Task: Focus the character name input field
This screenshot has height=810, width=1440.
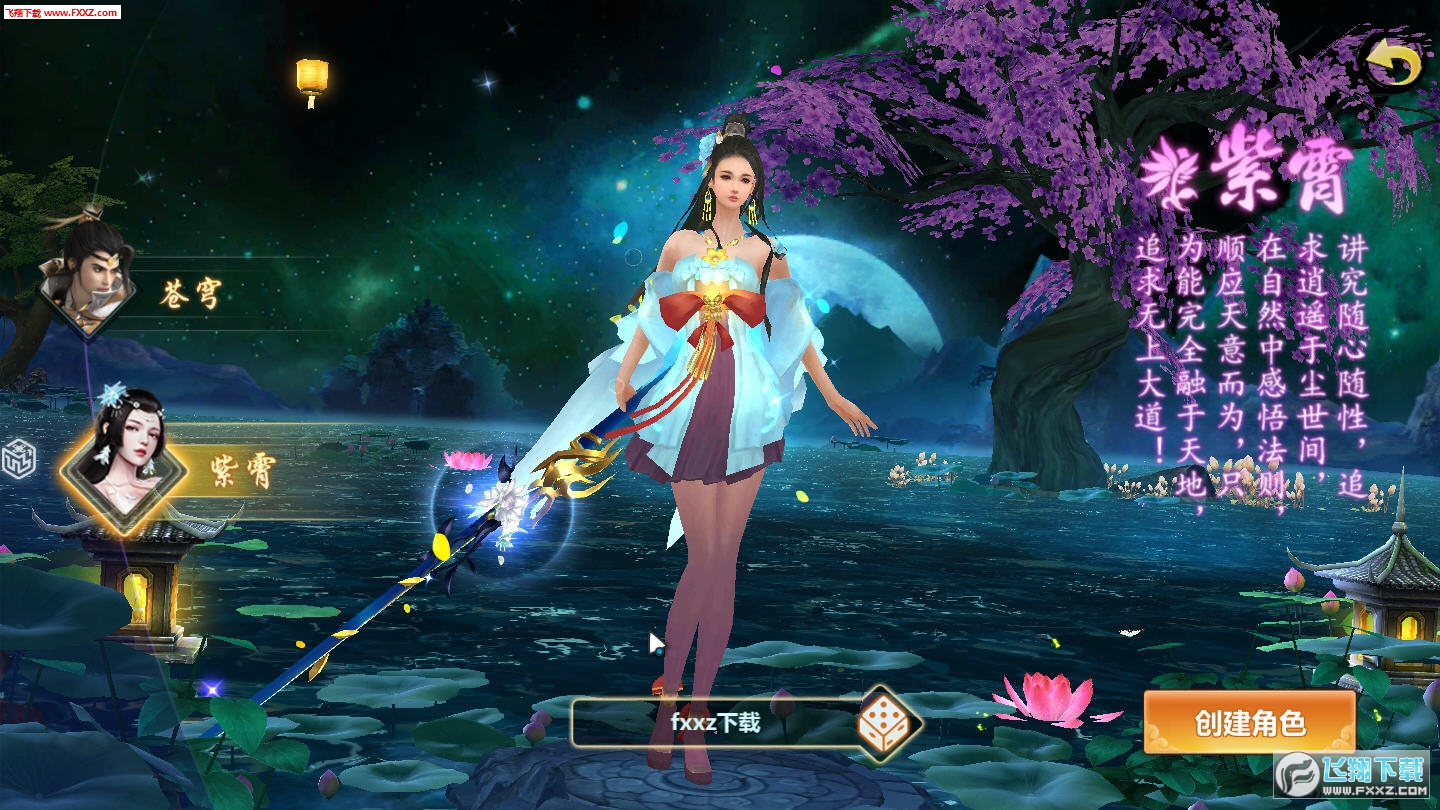Action: pos(715,722)
